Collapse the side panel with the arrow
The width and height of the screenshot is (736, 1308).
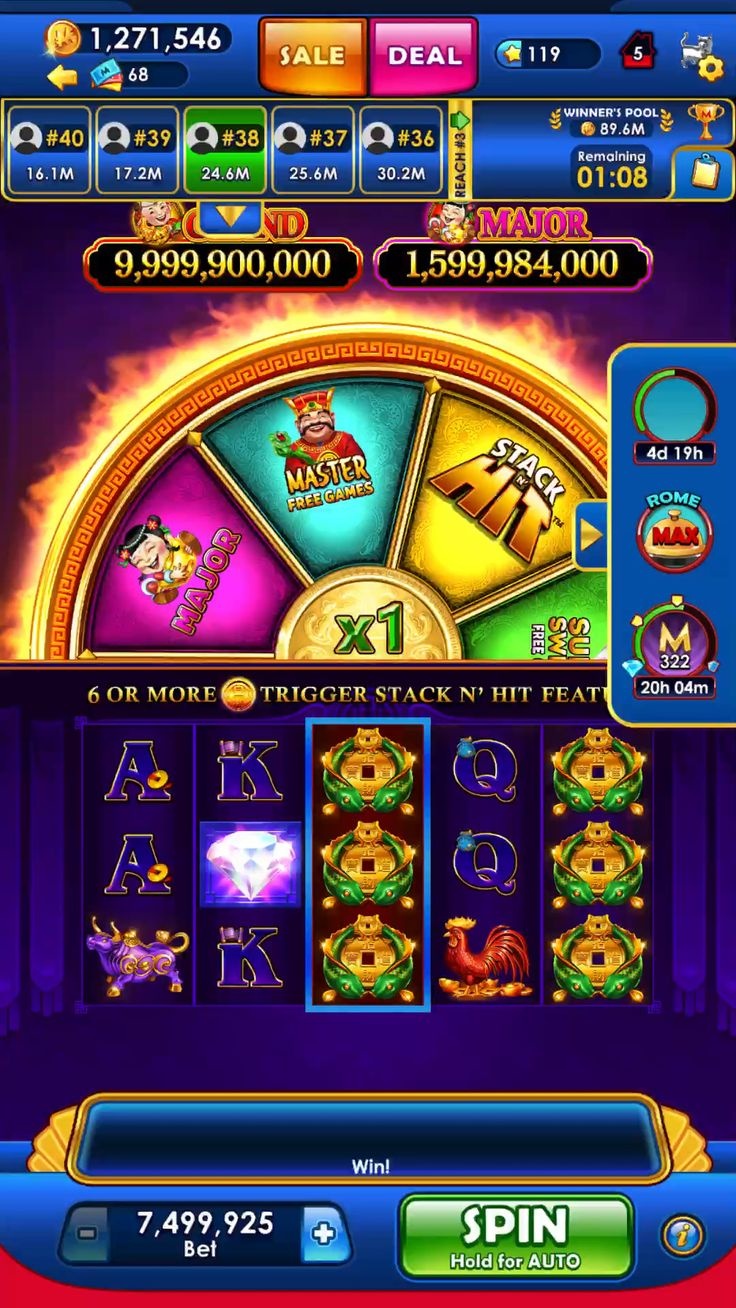coord(591,536)
